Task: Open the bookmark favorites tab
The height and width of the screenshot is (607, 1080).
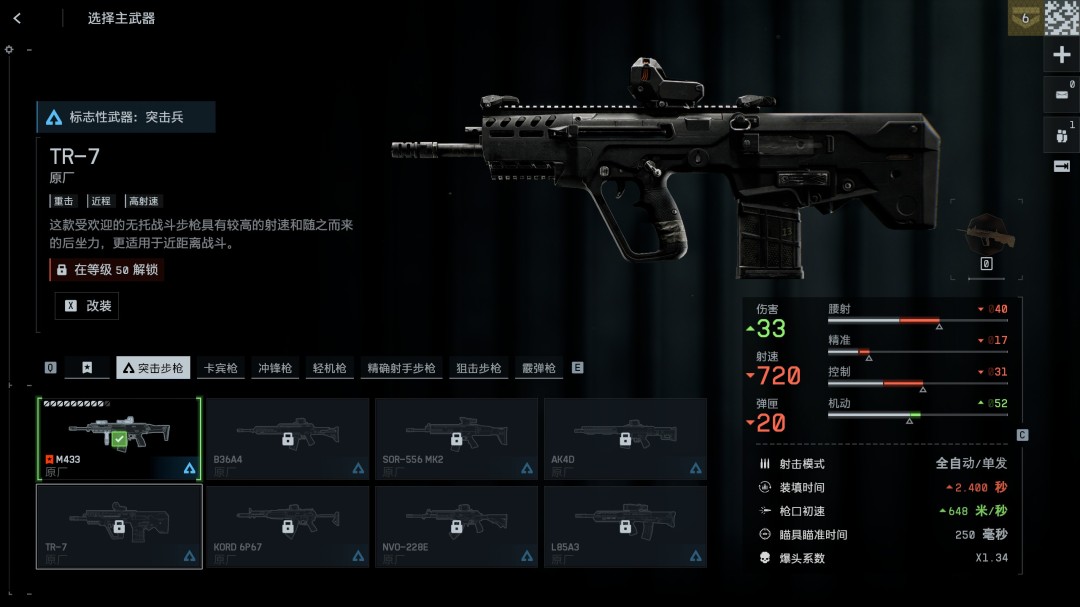Action: (x=87, y=368)
